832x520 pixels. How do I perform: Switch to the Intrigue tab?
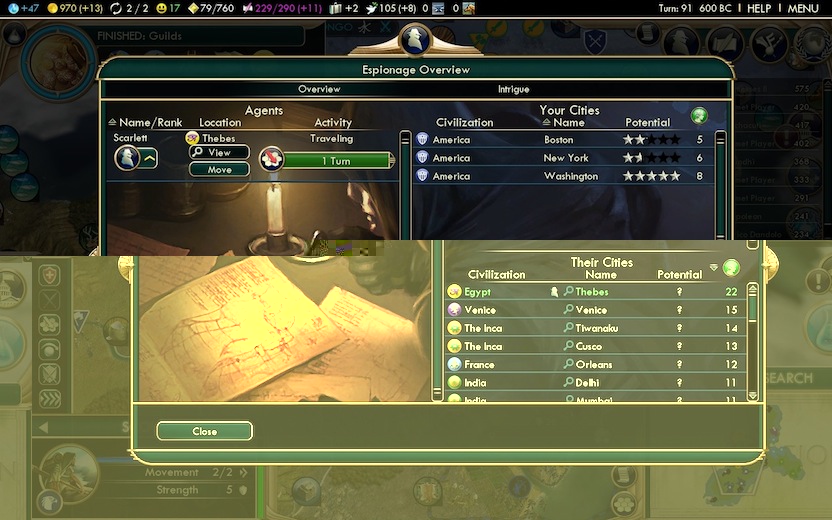click(x=513, y=90)
